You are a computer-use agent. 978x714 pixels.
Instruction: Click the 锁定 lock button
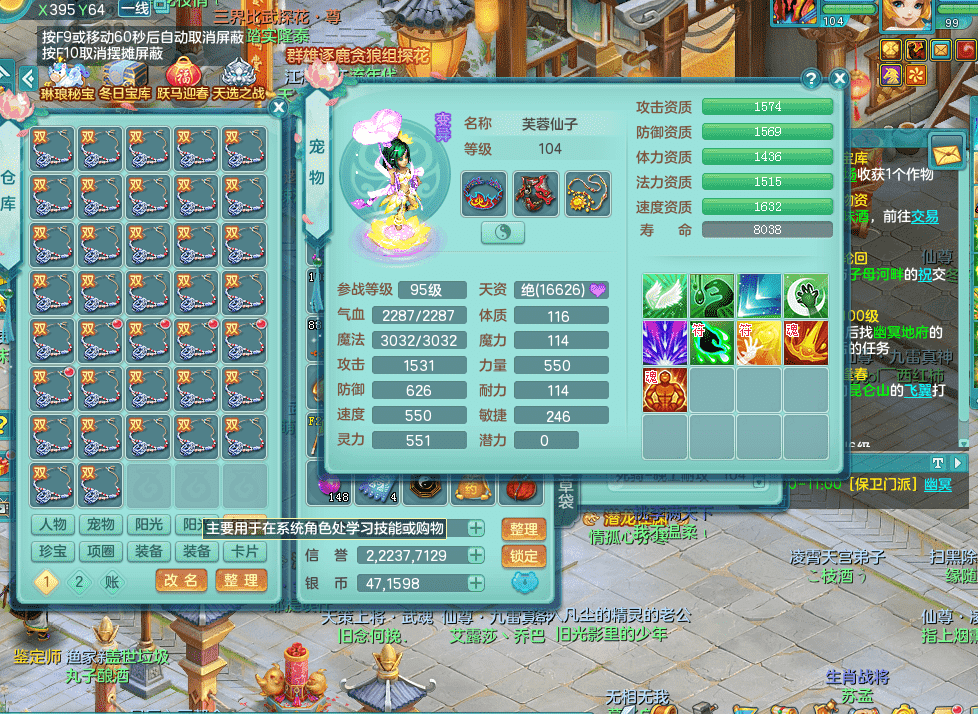(x=523, y=556)
